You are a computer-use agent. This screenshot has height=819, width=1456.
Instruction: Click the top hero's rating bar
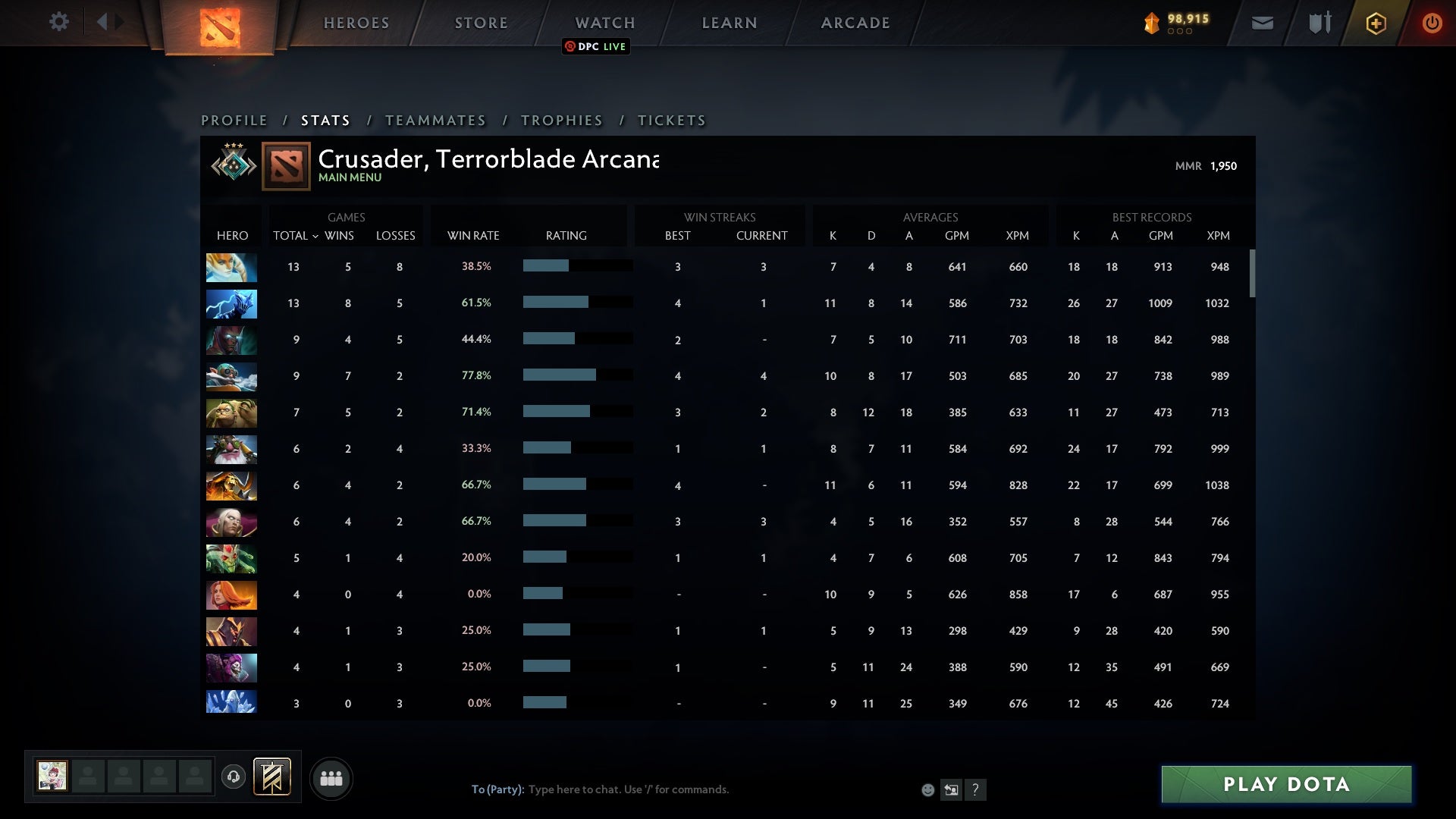[x=576, y=266]
